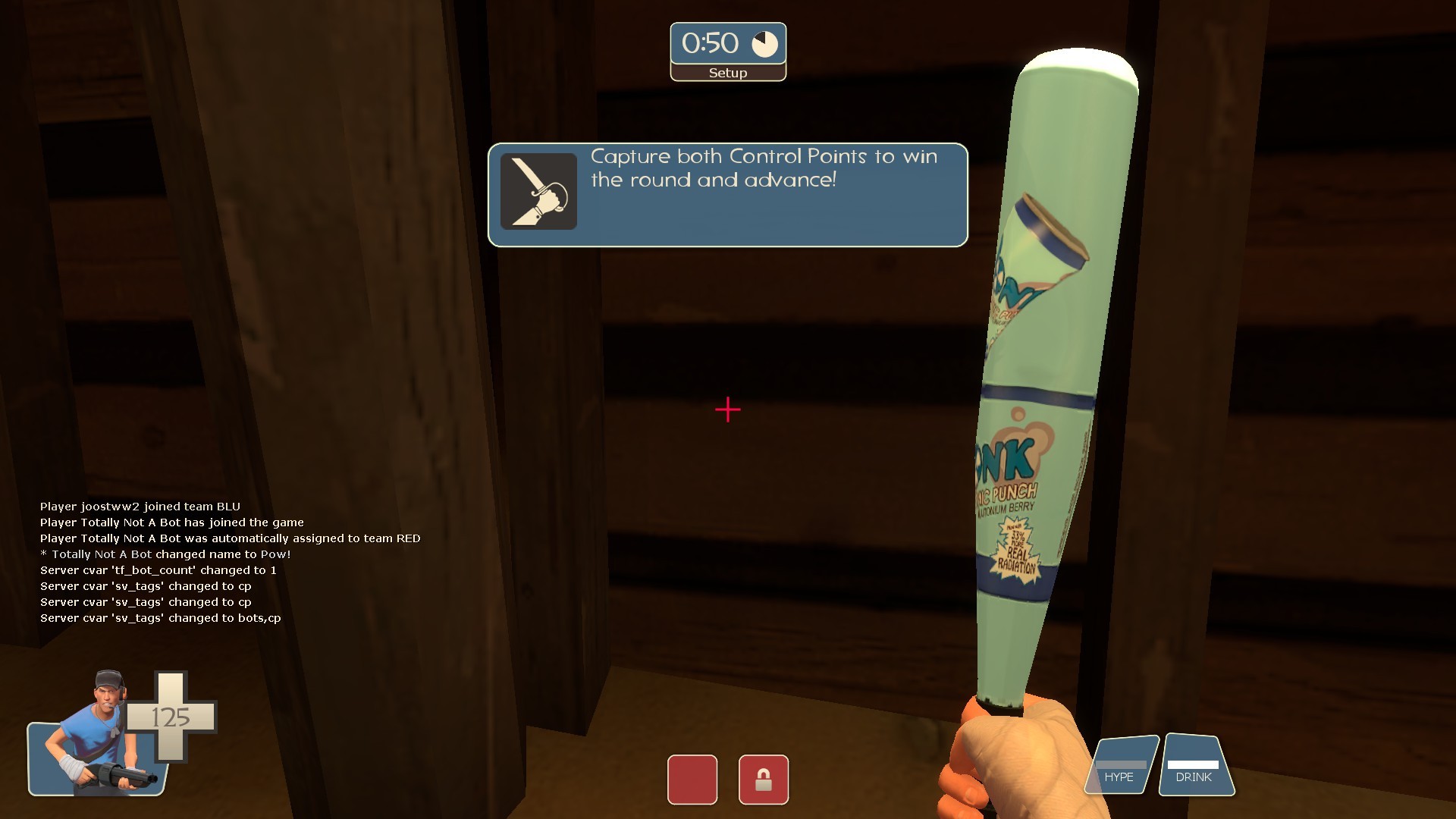Image resolution: width=1456 pixels, height=819 pixels.
Task: Toggle the HYPE meter panel
Action: click(1122, 766)
